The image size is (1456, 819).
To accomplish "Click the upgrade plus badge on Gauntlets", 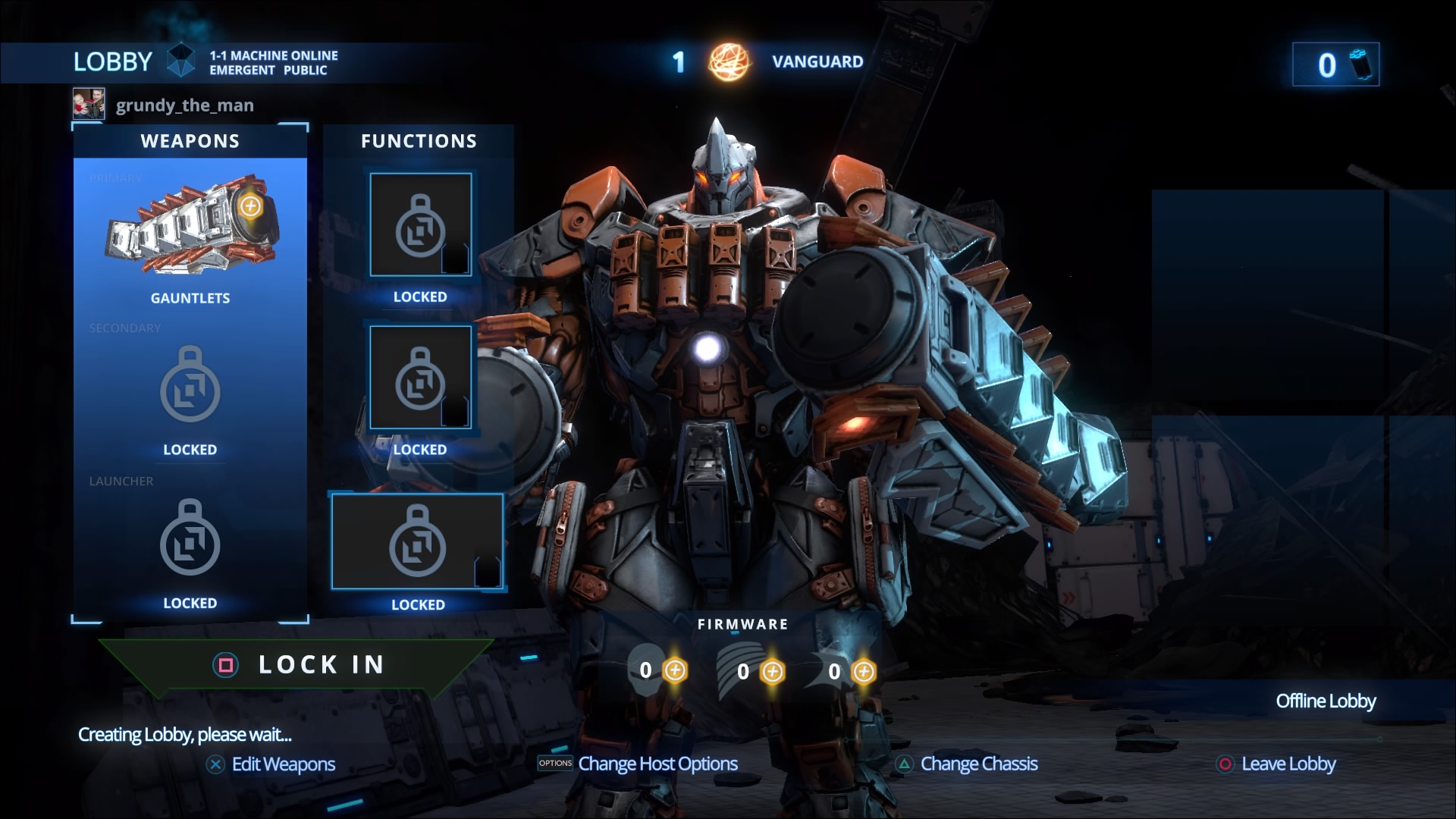I will tap(250, 208).
